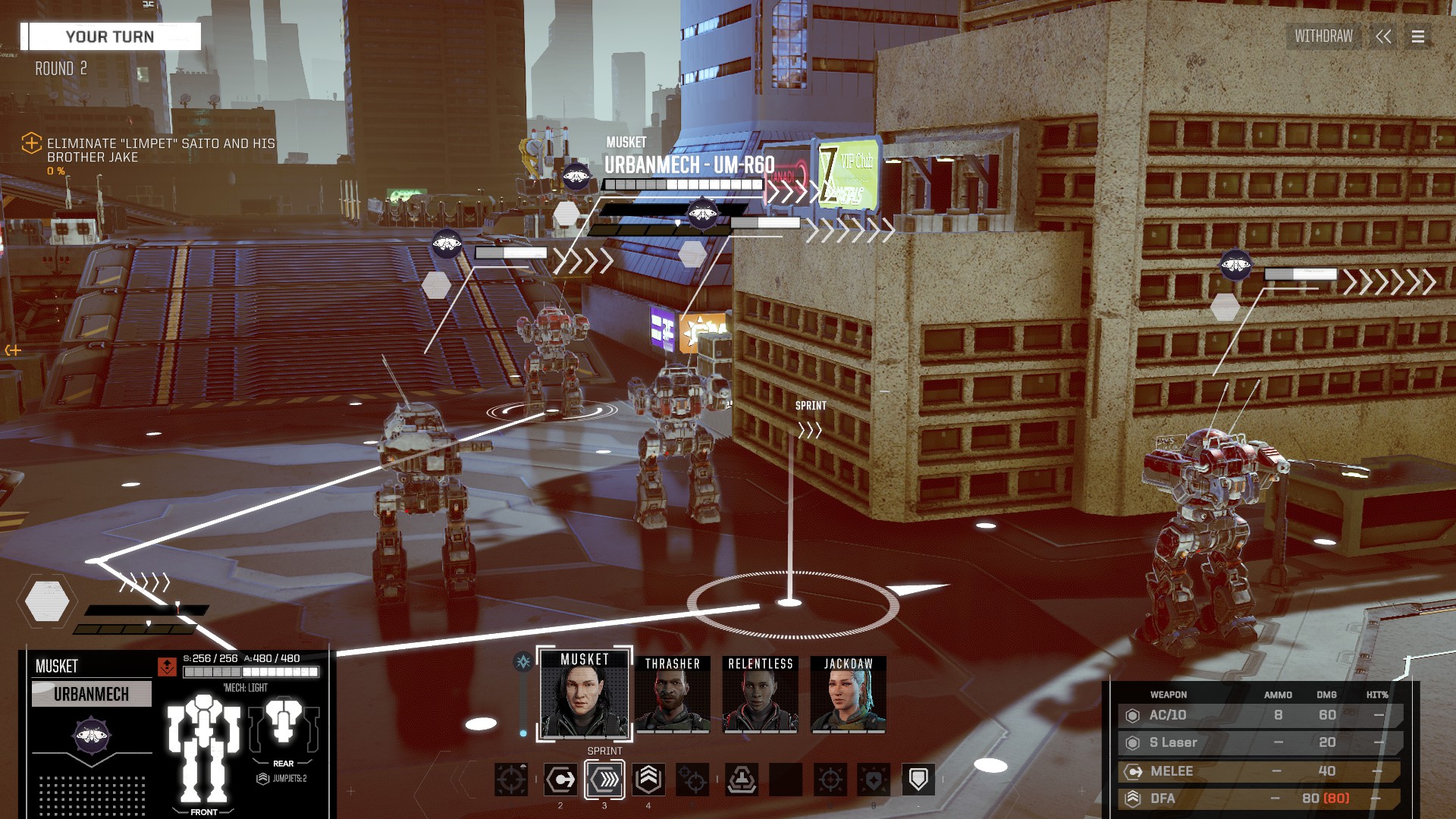Click the ELIMINATE LIMPET SAITO objective entry
Screen dimensions: 1456x819
coord(158,149)
